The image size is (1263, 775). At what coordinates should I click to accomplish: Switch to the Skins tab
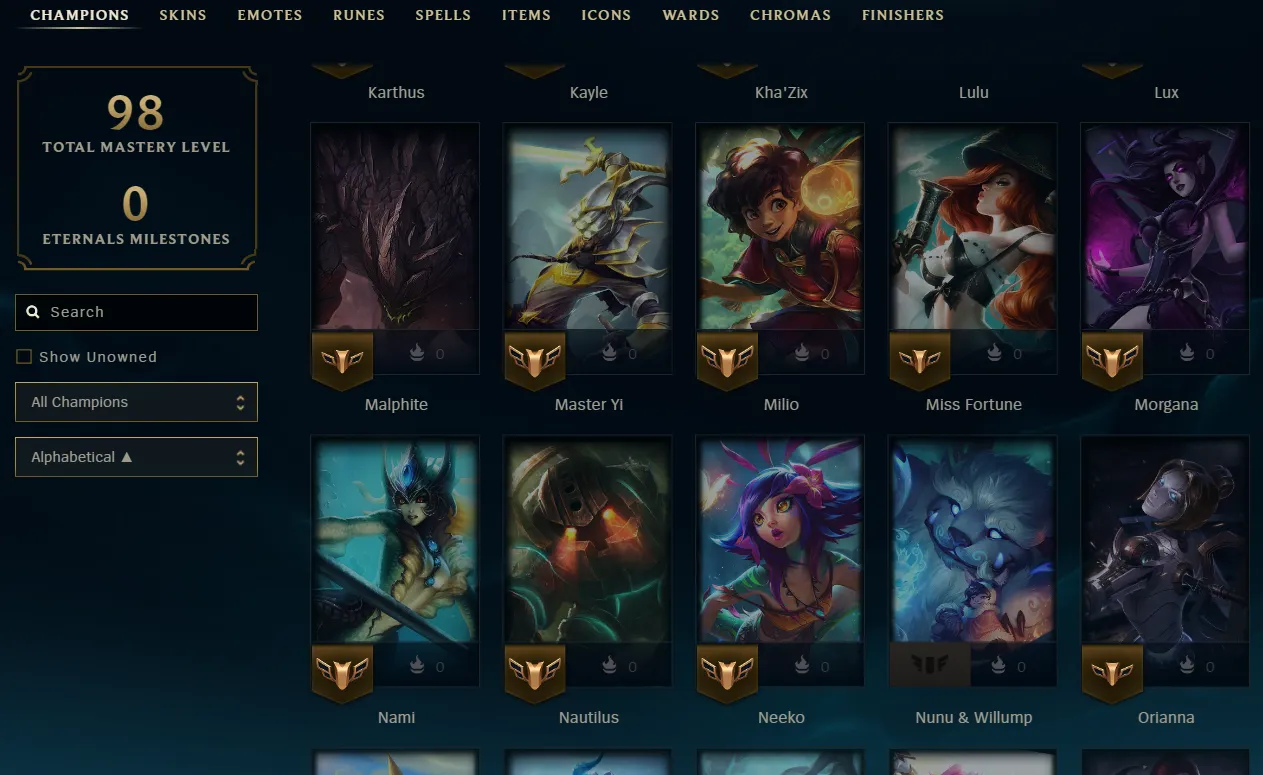pos(183,15)
